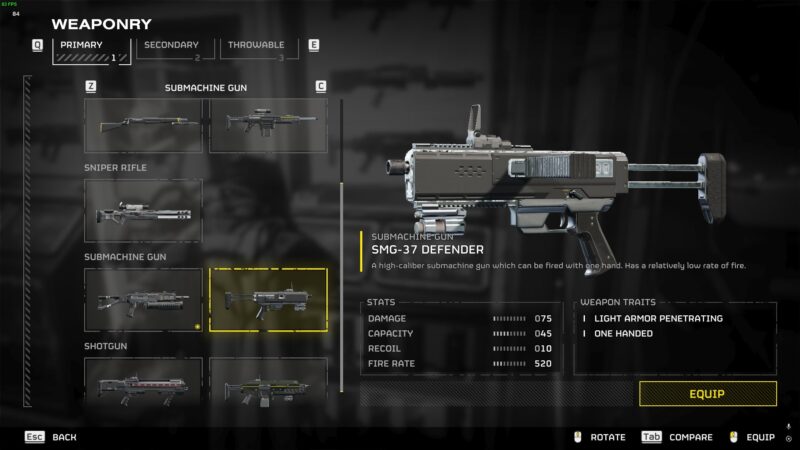Choose the shotgun tile with yellow-green markings
800x450 pixels.
[267, 381]
